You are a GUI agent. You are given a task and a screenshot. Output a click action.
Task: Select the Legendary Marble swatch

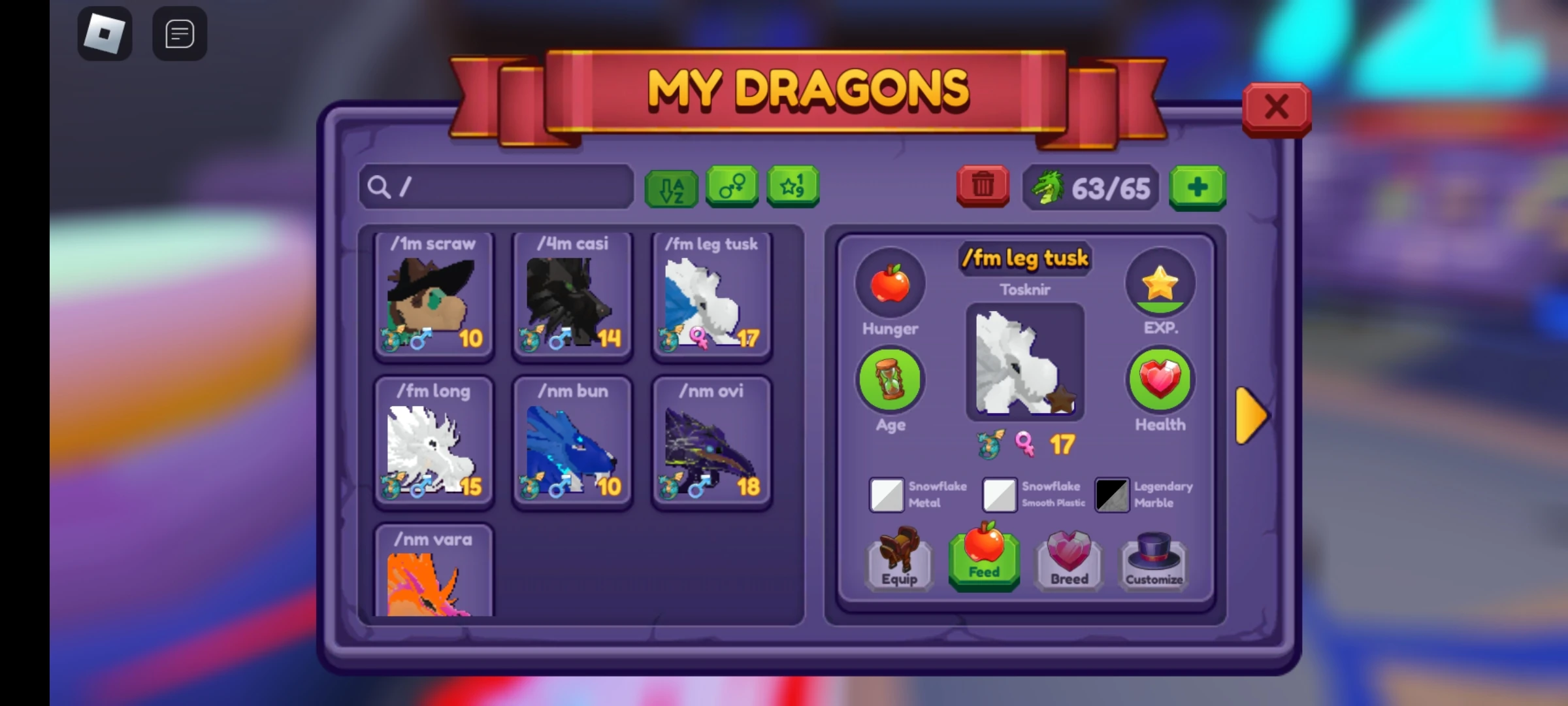click(1112, 495)
